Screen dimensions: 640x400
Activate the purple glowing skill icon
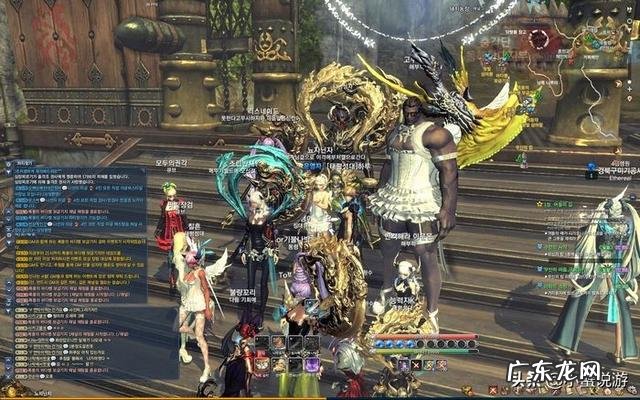pos(311,365)
